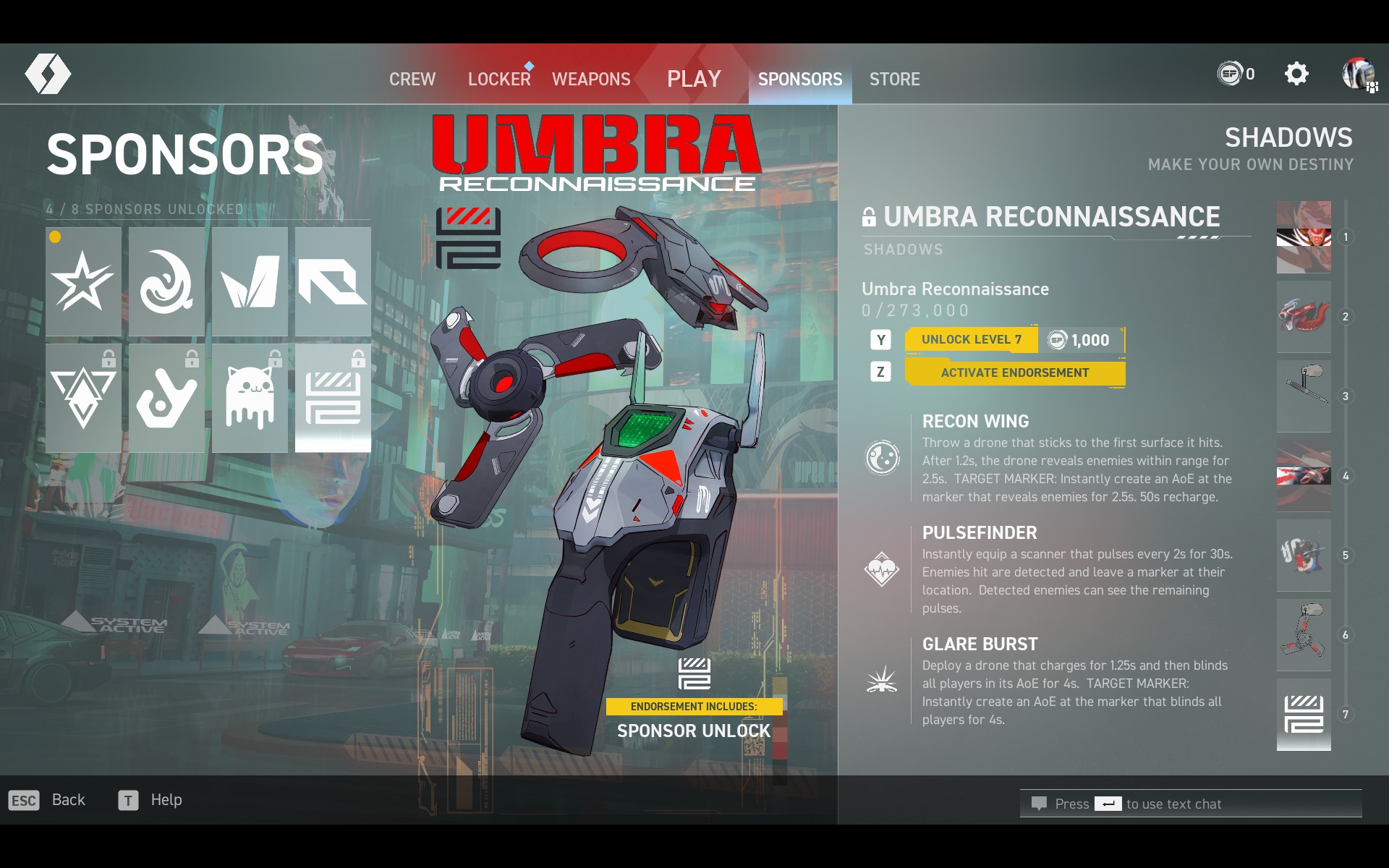
Task: Switch to the Locker tab
Action: (x=499, y=79)
